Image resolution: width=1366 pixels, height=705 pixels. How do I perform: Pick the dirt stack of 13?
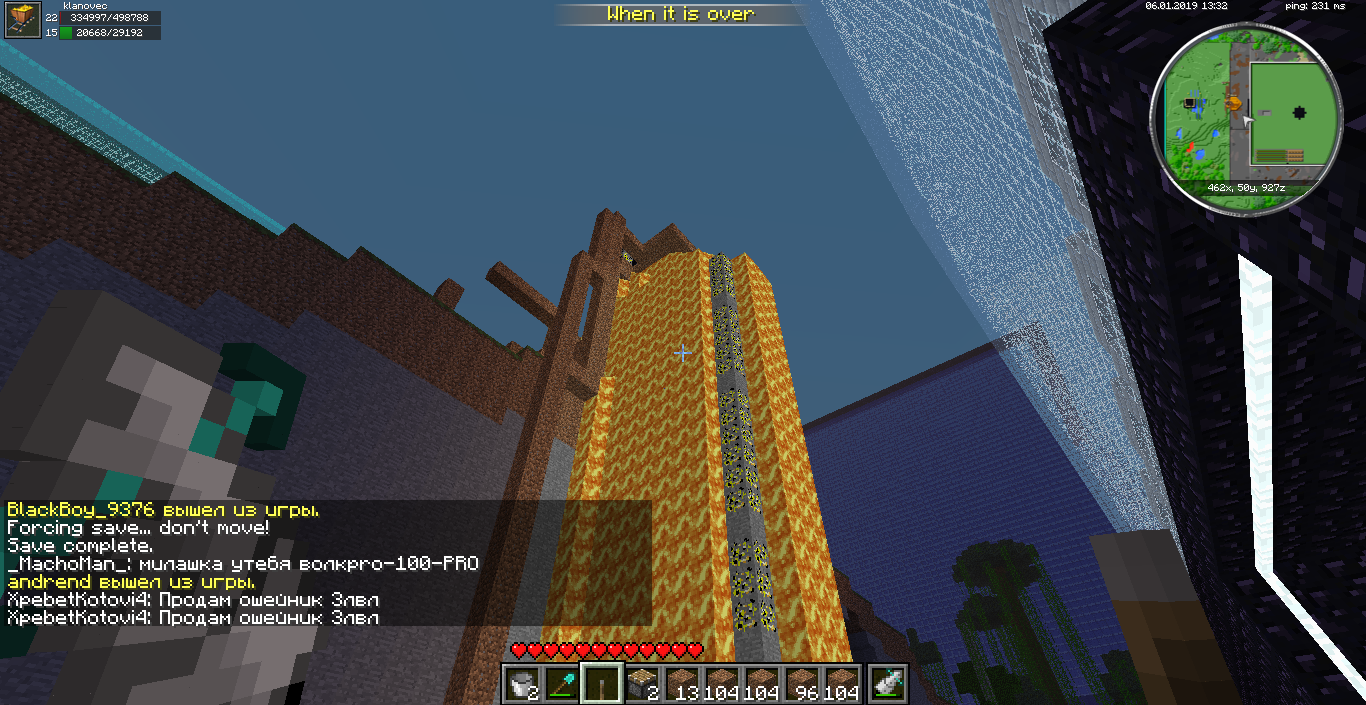click(682, 683)
